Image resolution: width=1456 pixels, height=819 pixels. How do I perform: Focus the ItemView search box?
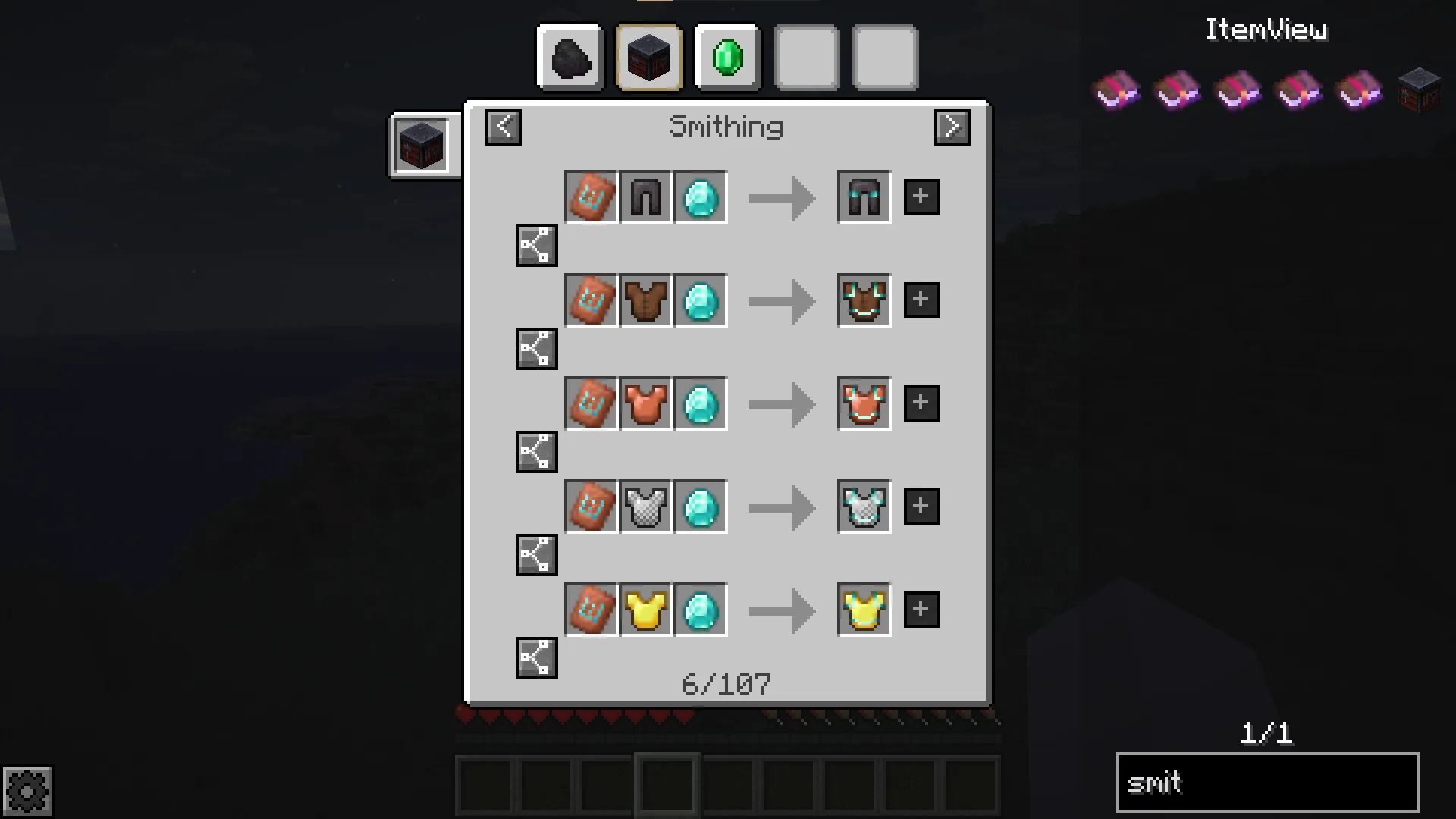click(x=1267, y=783)
